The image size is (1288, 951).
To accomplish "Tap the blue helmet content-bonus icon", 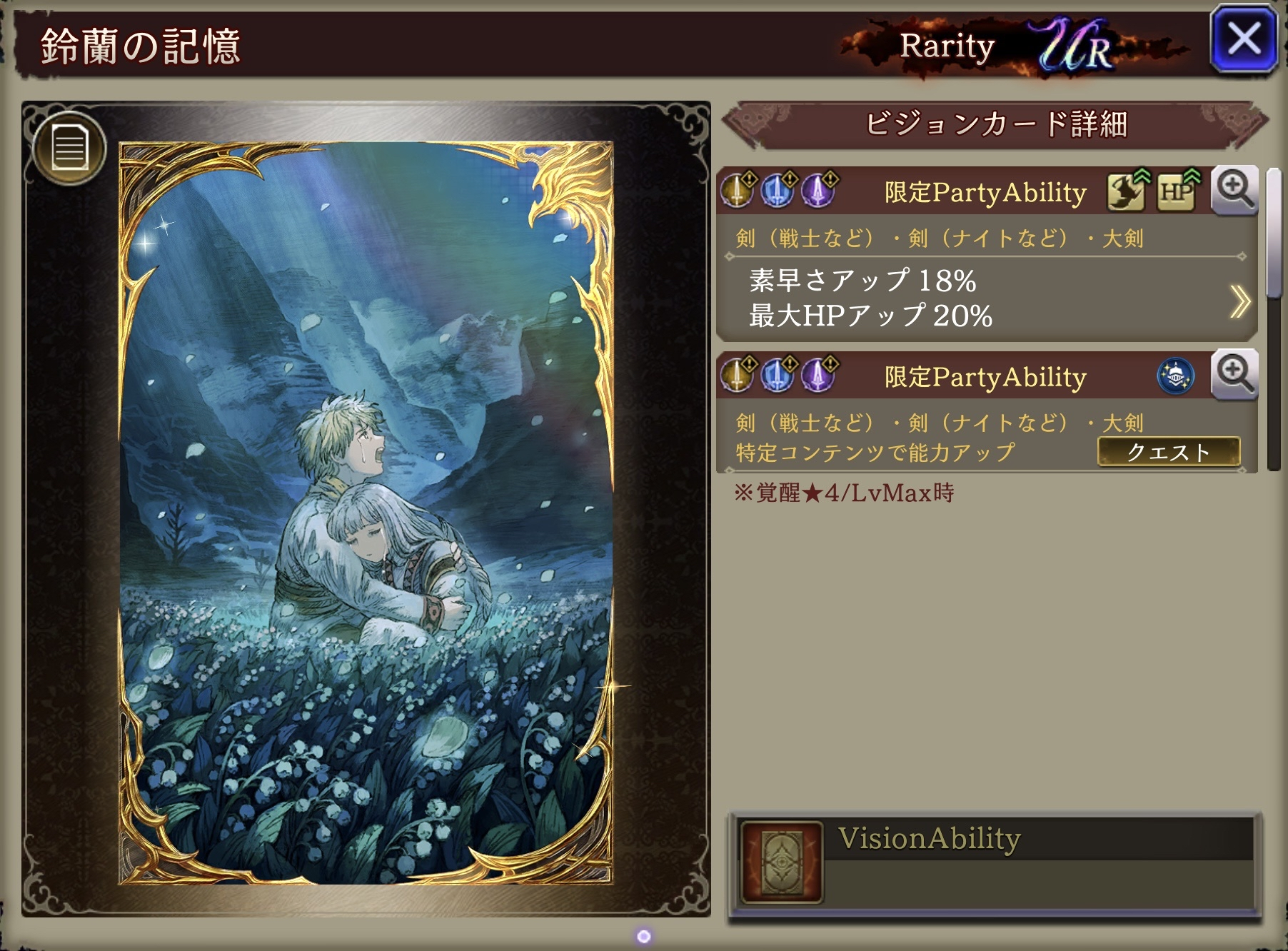I will pyautogui.click(x=1176, y=376).
